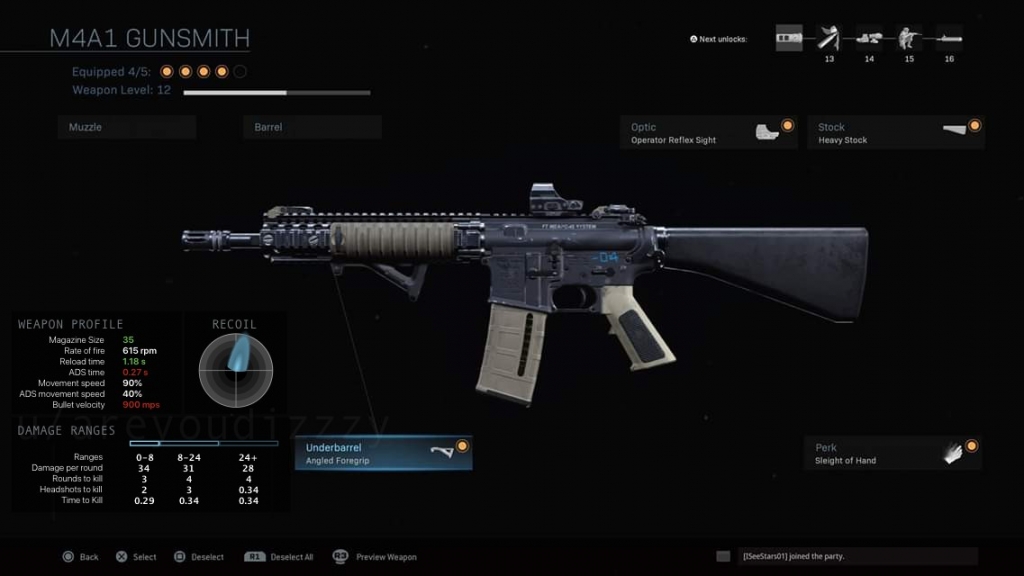Select the Underbarrel Angled Foregrip slot

point(384,453)
